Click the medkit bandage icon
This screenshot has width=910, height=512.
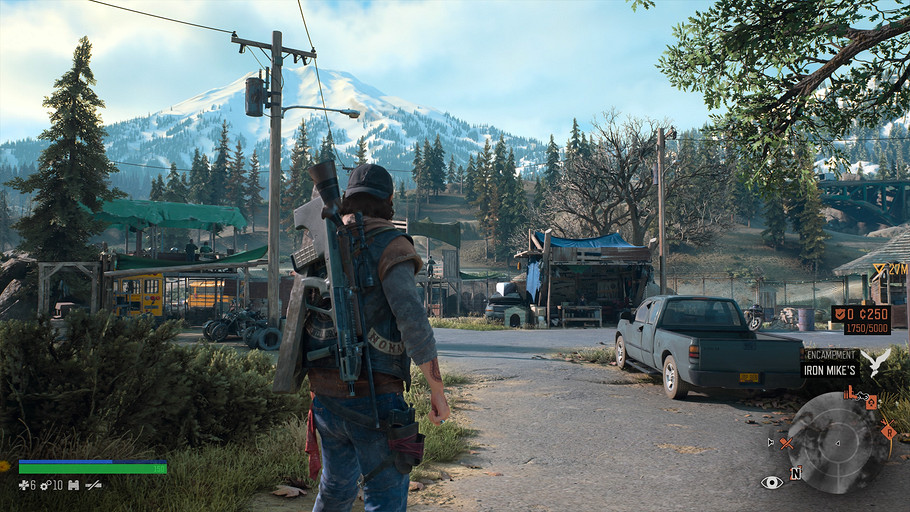(24, 485)
